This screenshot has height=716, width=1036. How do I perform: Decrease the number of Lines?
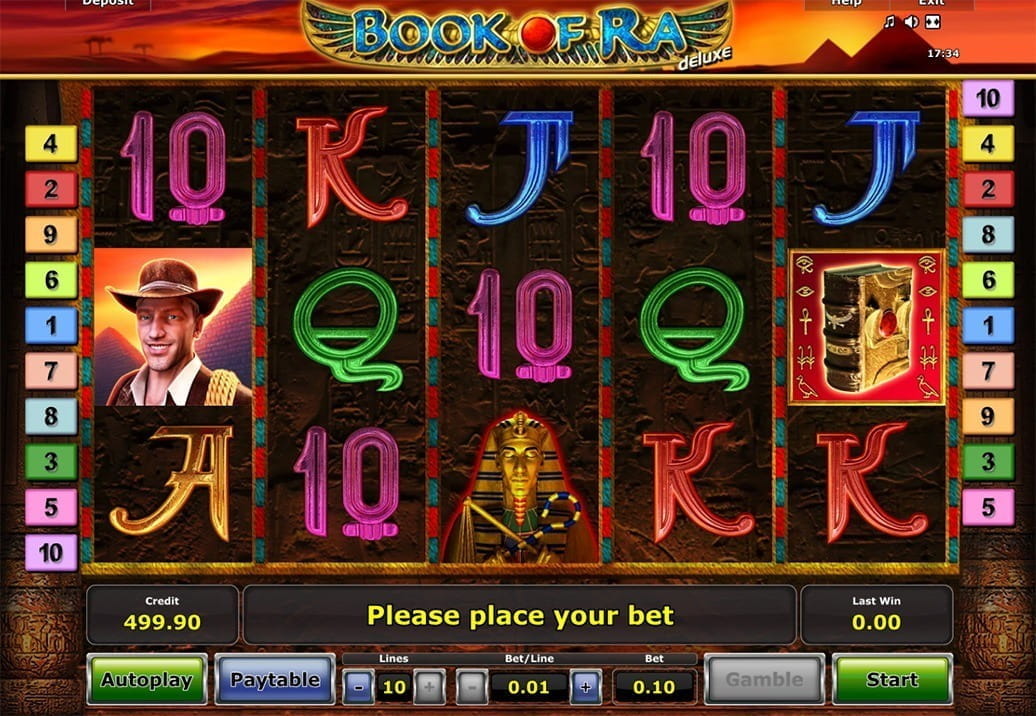(360, 687)
